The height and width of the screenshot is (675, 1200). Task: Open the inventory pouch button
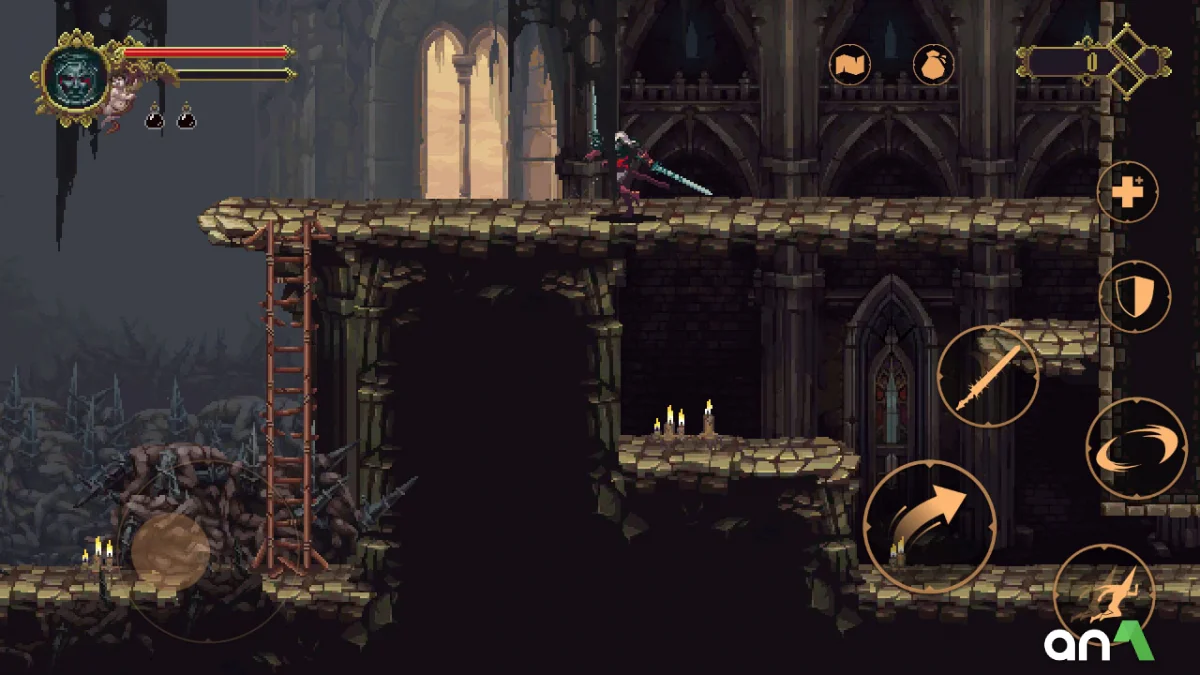click(933, 65)
